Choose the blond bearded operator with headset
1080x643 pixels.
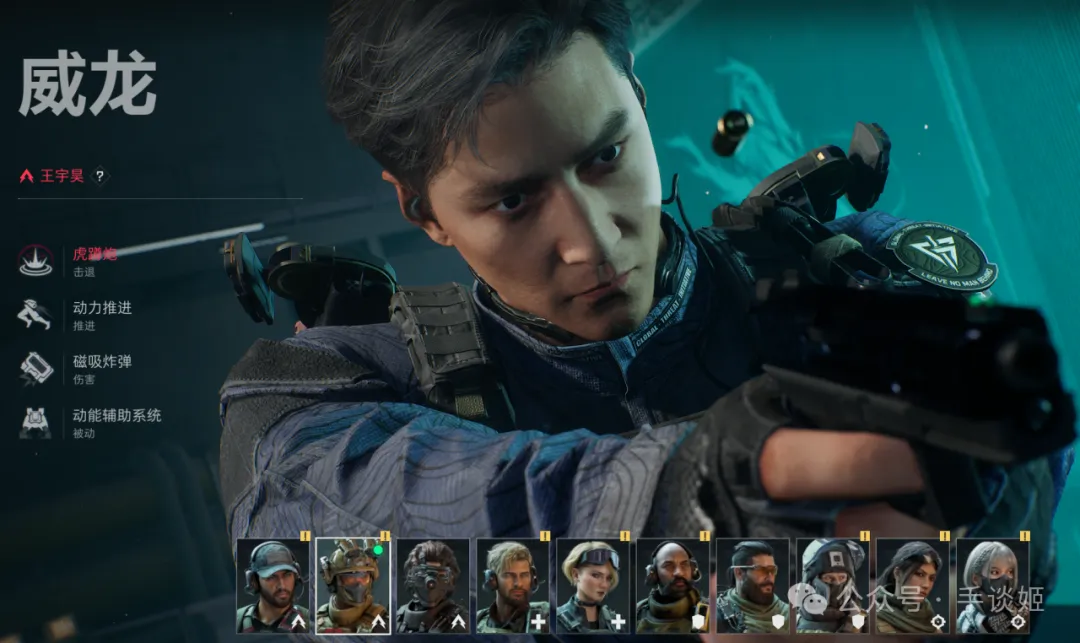tap(512, 585)
